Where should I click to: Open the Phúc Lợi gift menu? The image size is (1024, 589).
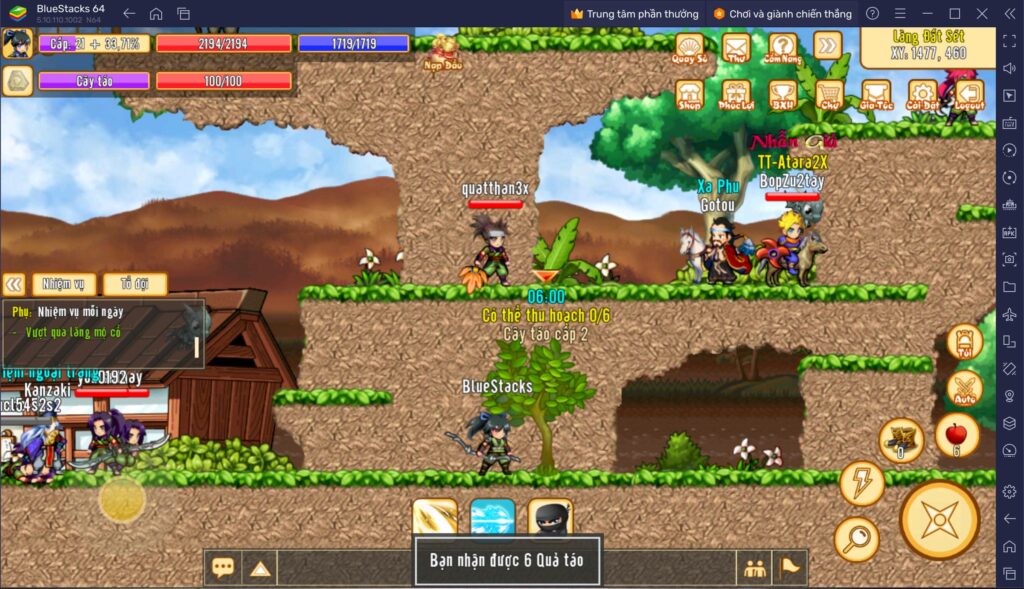tap(736, 94)
